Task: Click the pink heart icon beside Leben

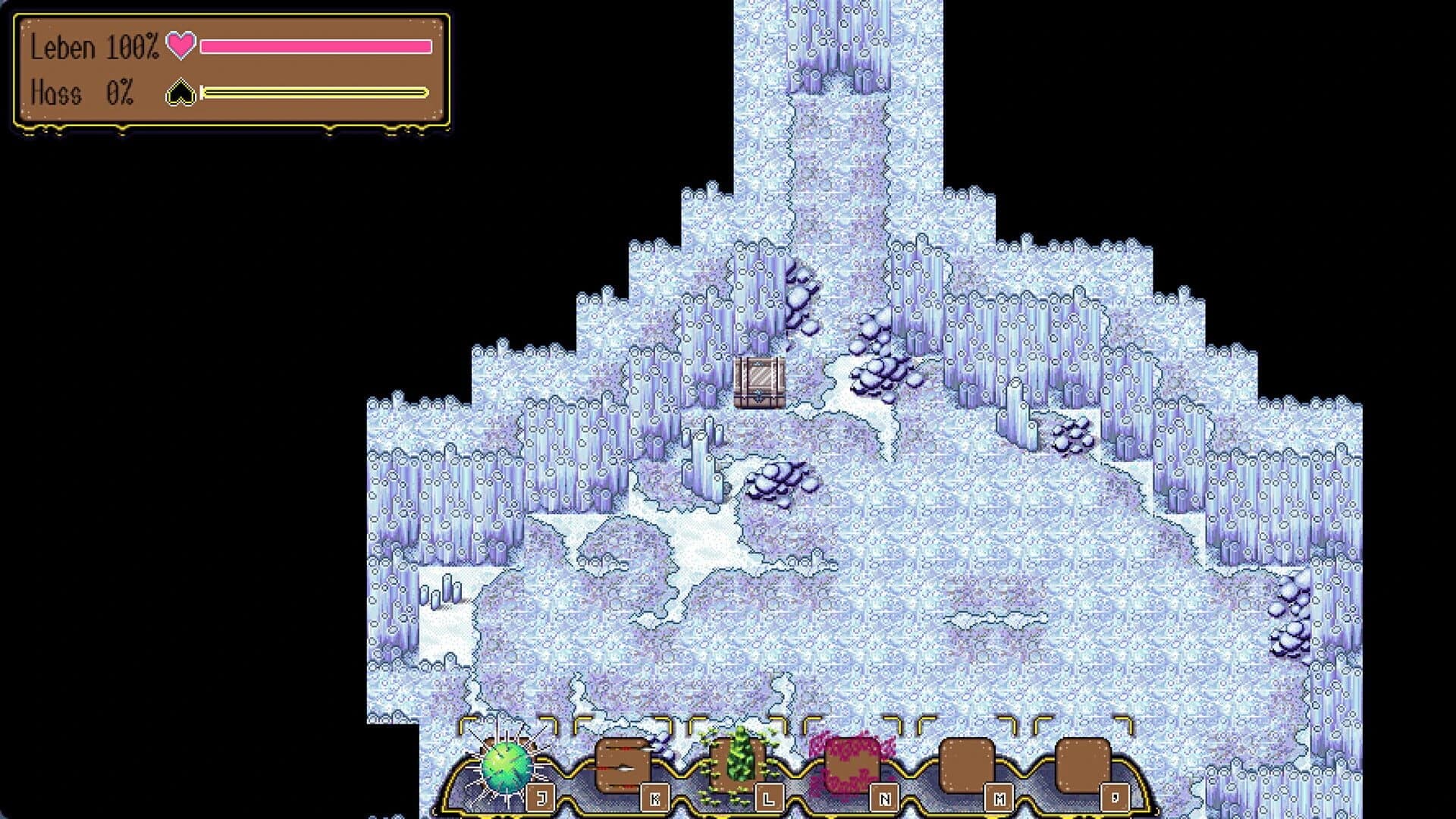Action: [x=180, y=46]
